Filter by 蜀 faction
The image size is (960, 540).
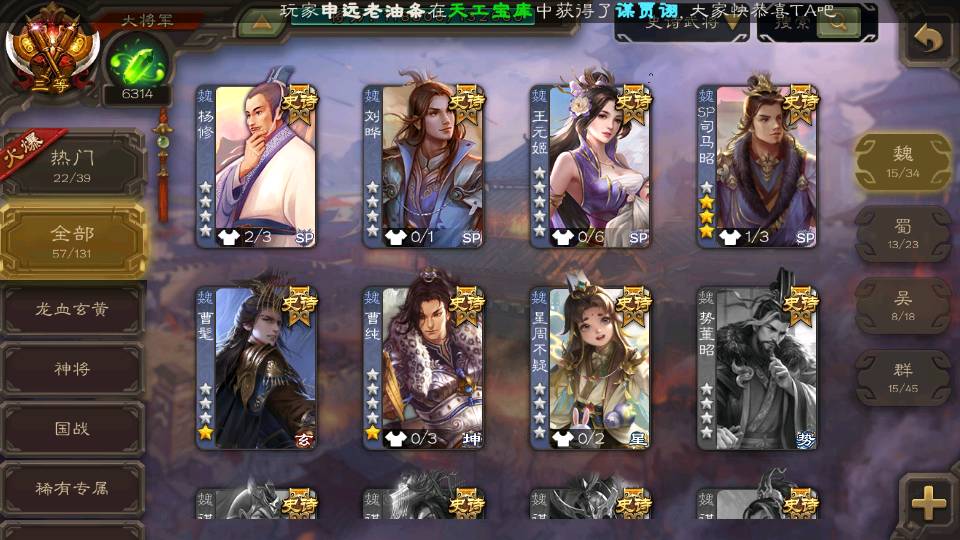pyautogui.click(x=902, y=233)
